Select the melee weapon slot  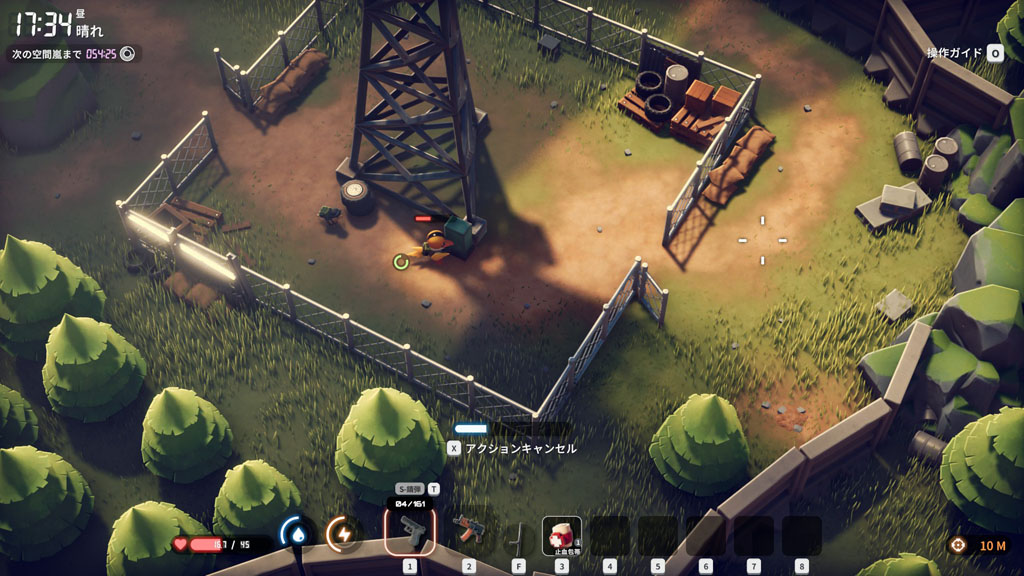click(x=518, y=534)
